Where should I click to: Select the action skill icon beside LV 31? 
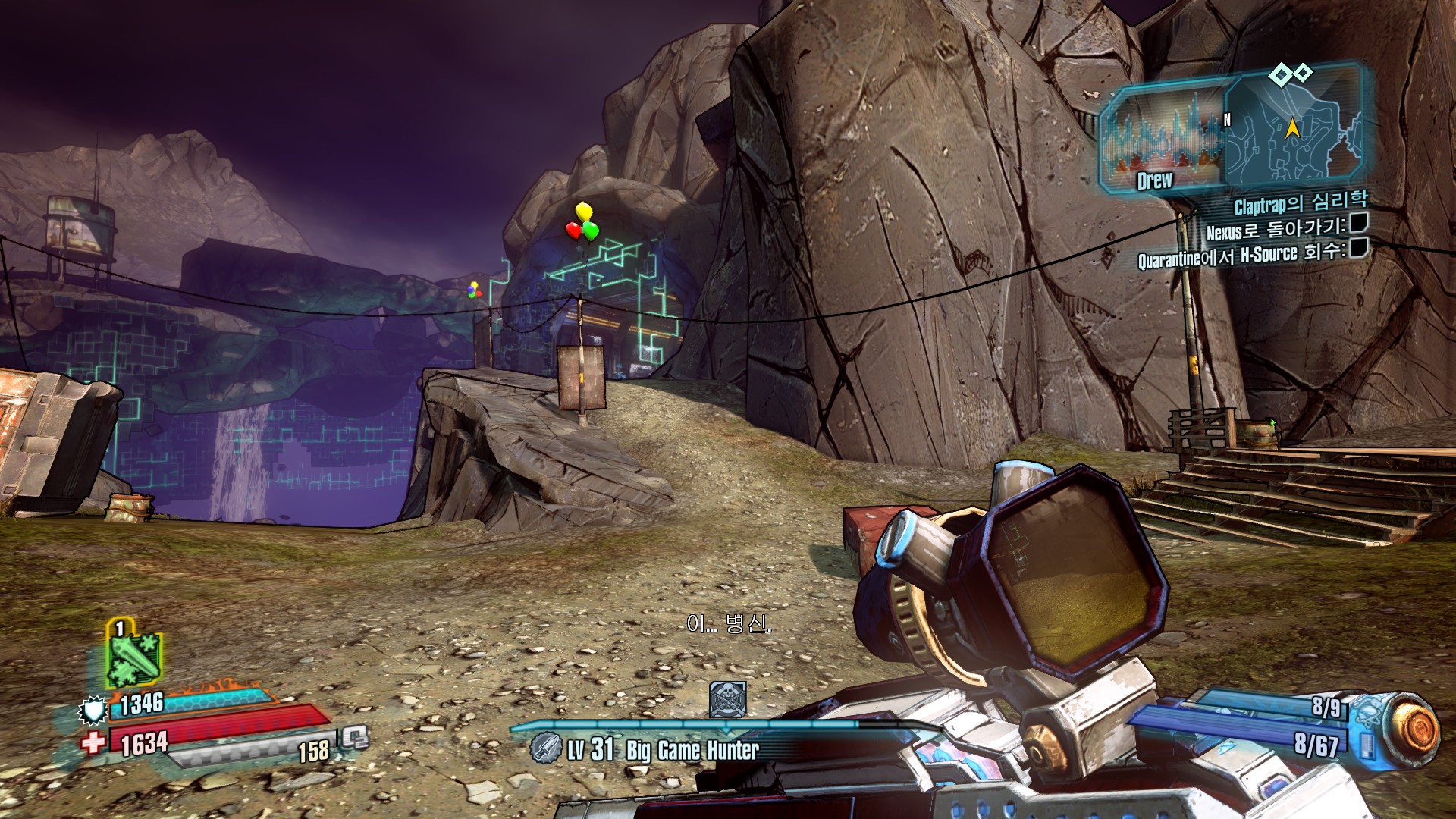[x=544, y=748]
